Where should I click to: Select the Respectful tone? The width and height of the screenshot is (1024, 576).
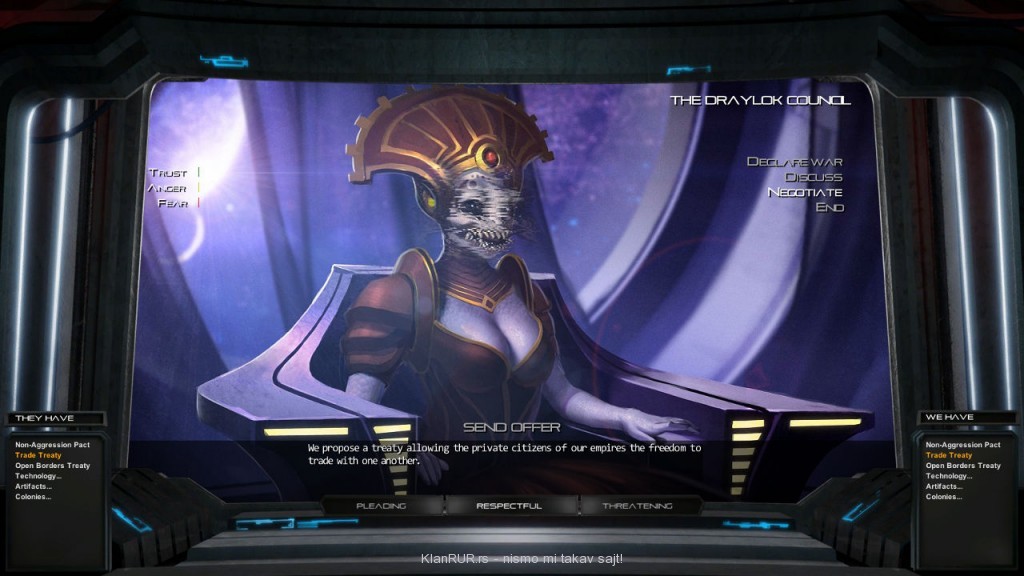point(509,506)
